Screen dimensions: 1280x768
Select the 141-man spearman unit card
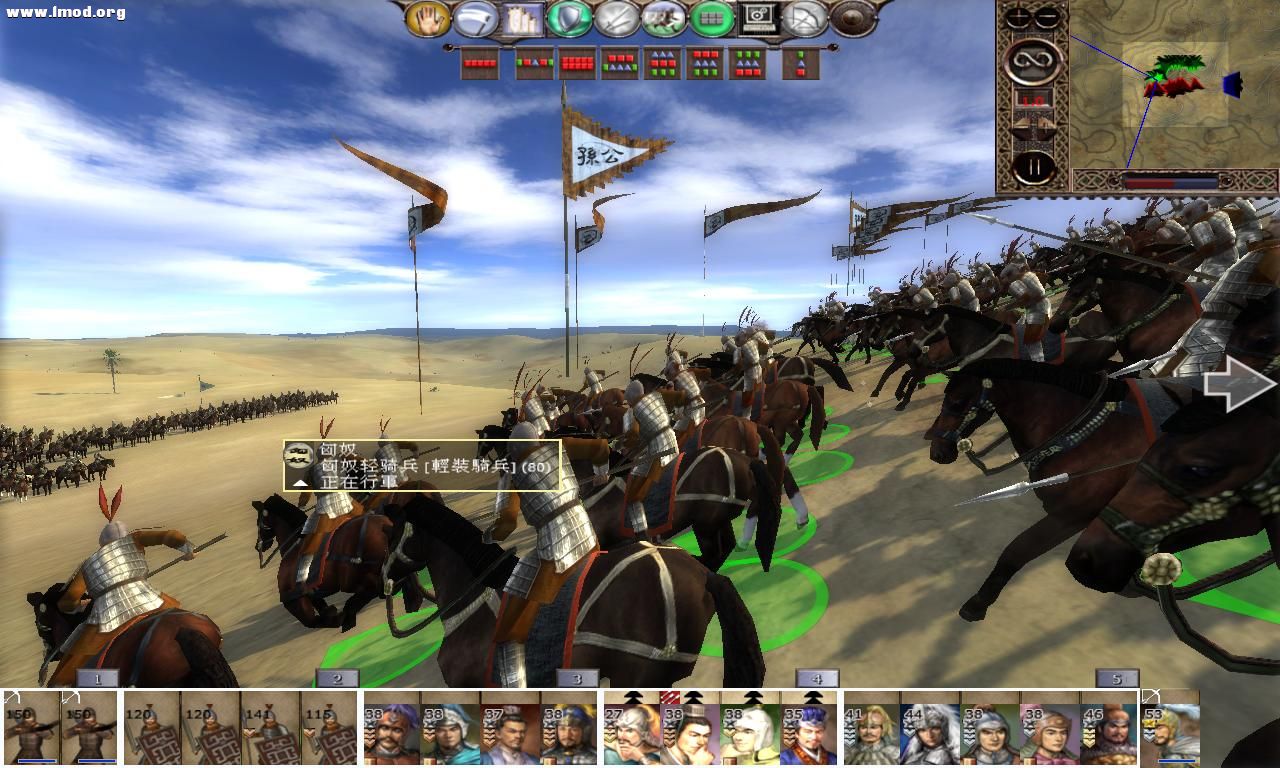(x=270, y=728)
